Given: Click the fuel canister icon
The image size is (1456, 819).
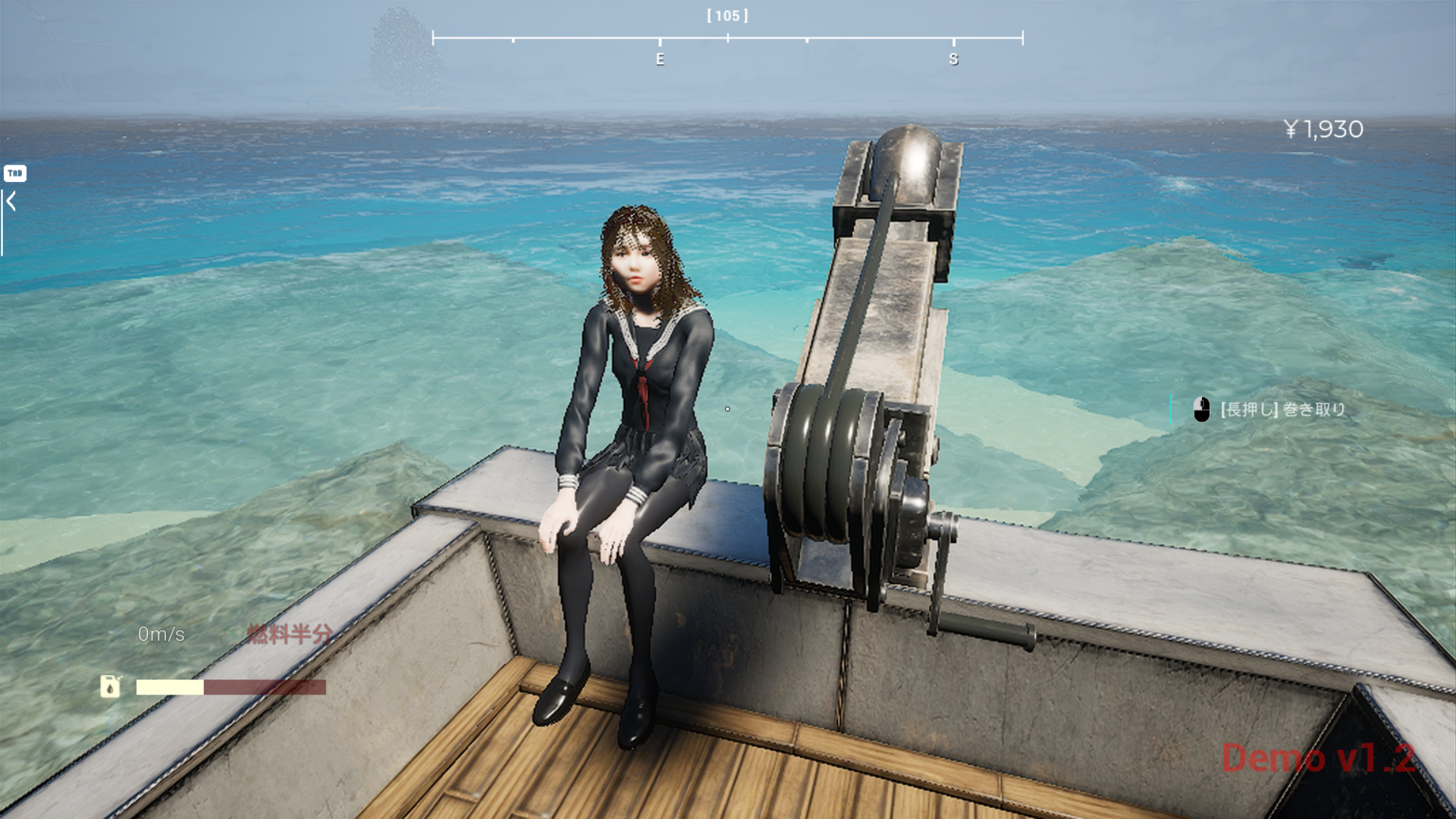Looking at the screenshot, I should coord(111,686).
